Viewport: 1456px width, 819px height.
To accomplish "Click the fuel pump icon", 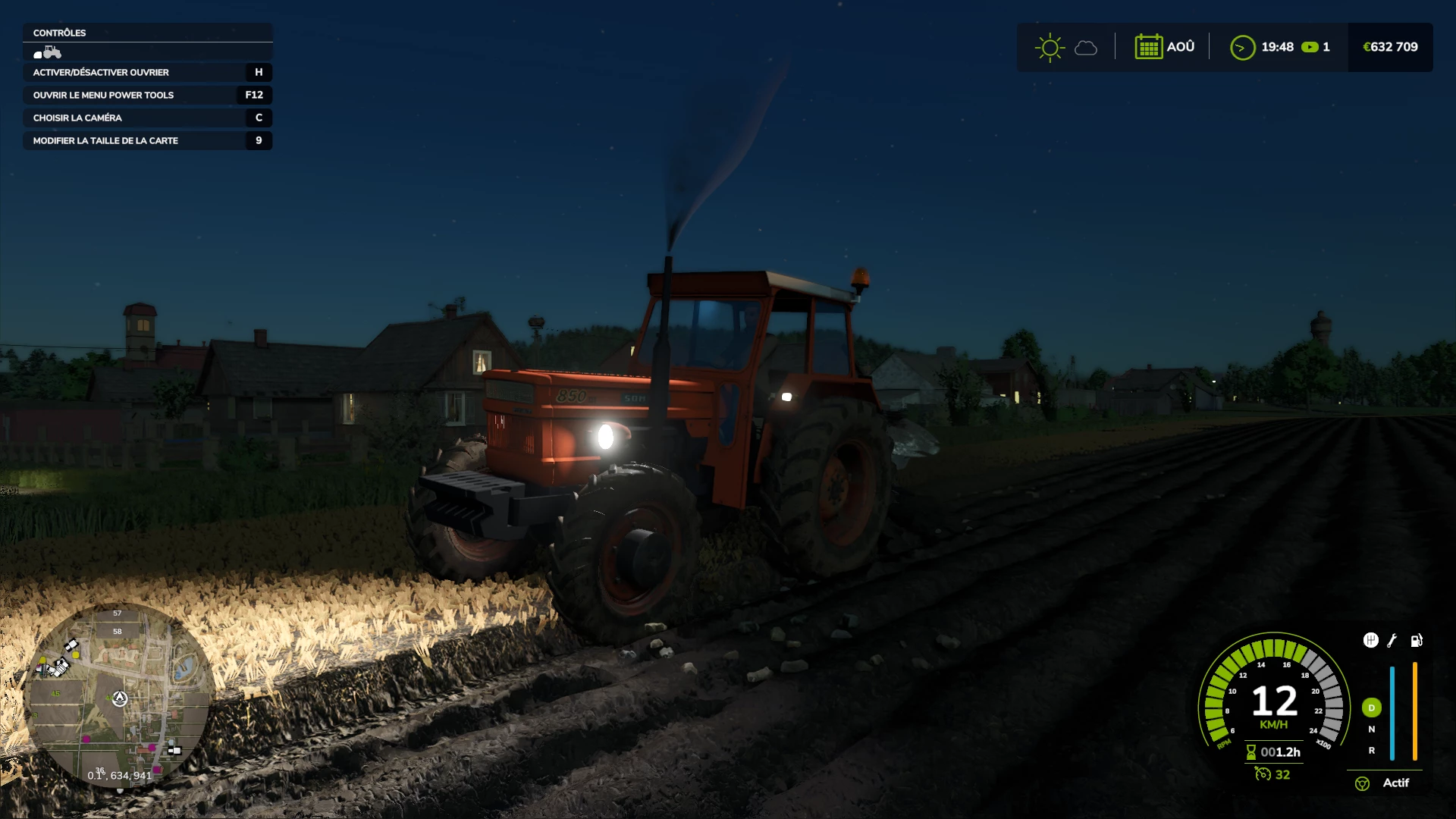I will (x=1416, y=641).
